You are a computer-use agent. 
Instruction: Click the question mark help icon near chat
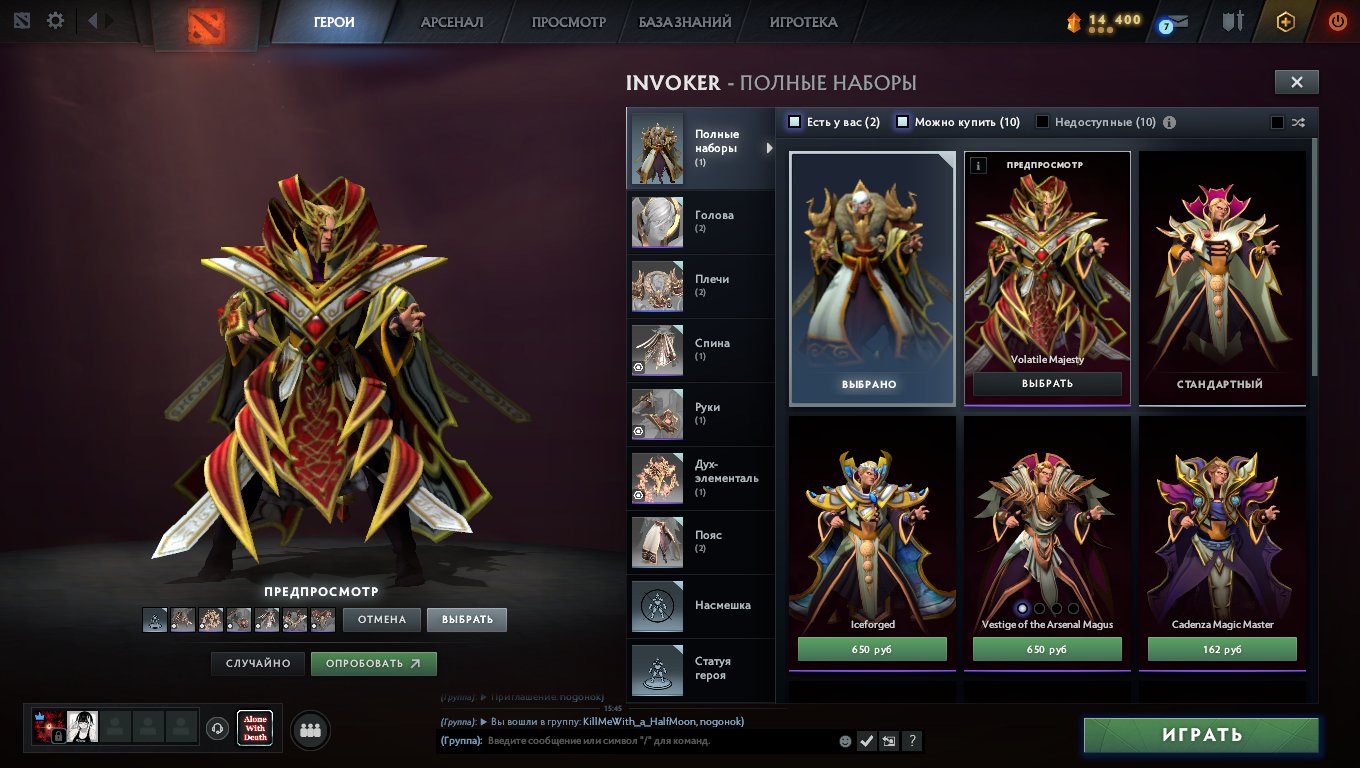pos(911,740)
